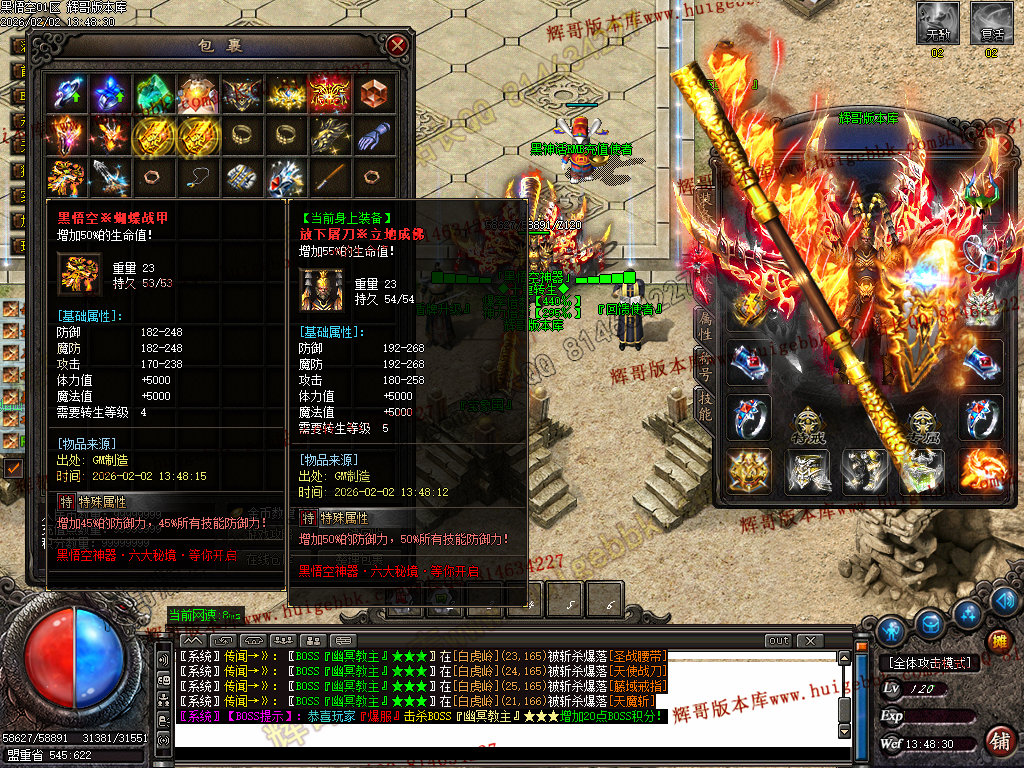Click the chat 'out' button

pyautogui.click(x=778, y=641)
